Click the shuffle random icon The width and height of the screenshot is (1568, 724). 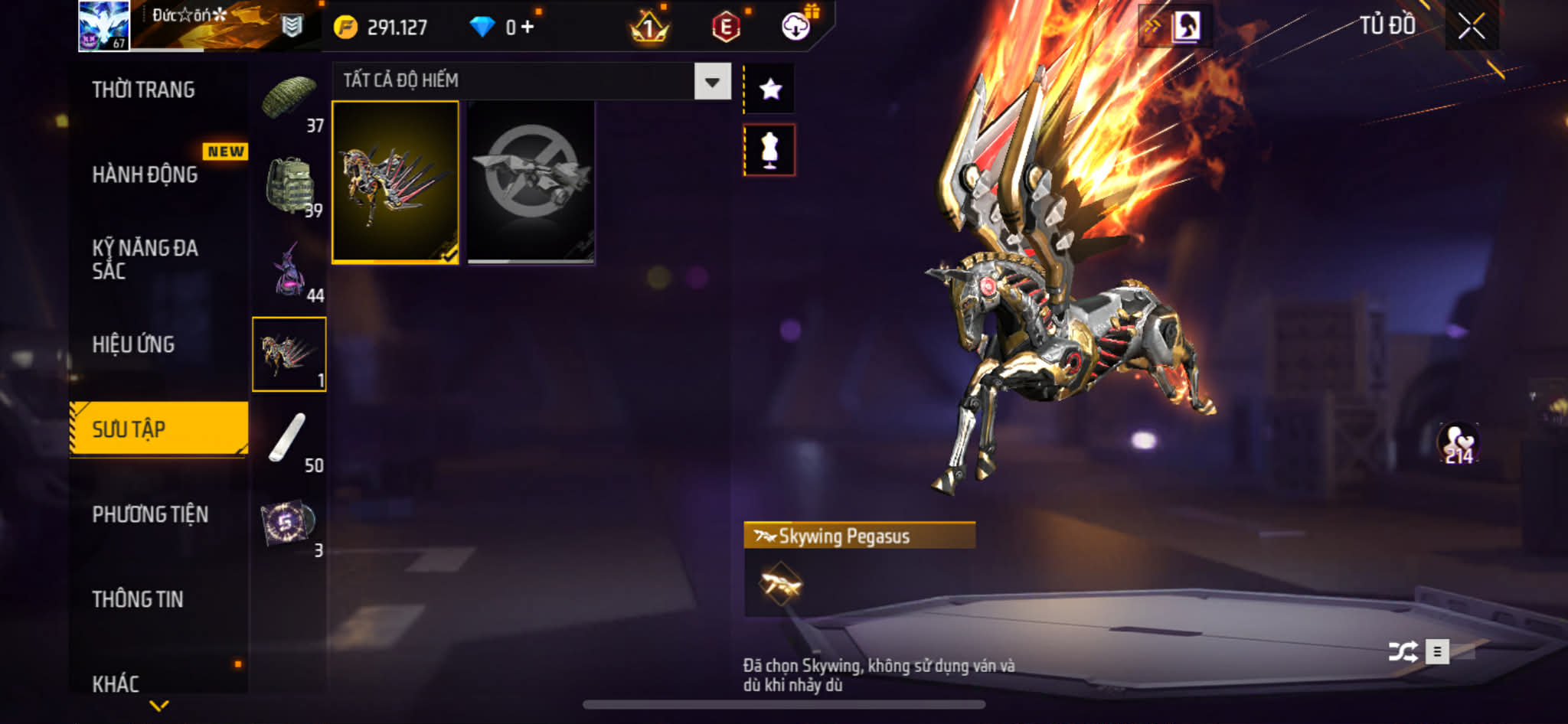(1403, 652)
